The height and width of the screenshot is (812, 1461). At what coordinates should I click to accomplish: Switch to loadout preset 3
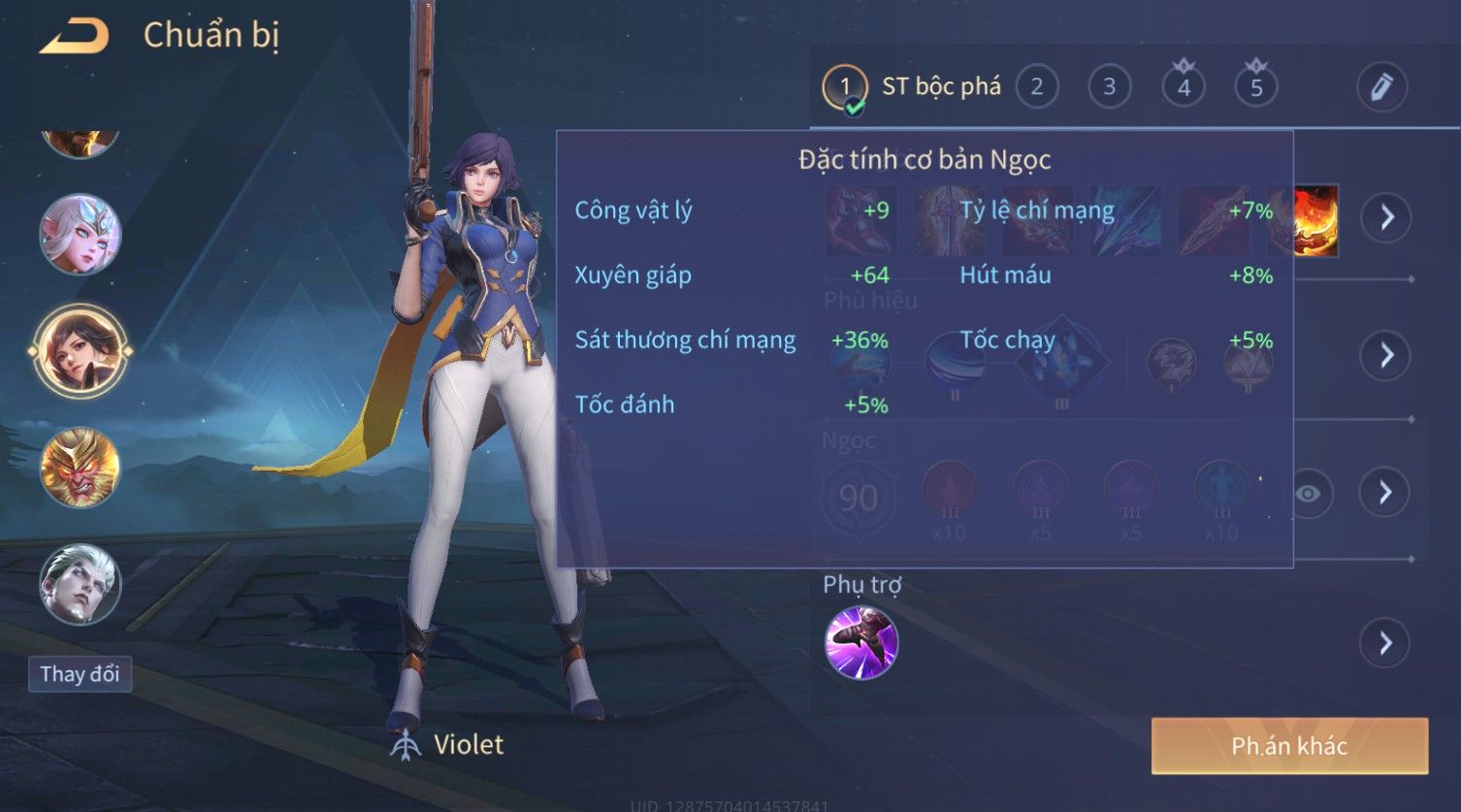1109,87
